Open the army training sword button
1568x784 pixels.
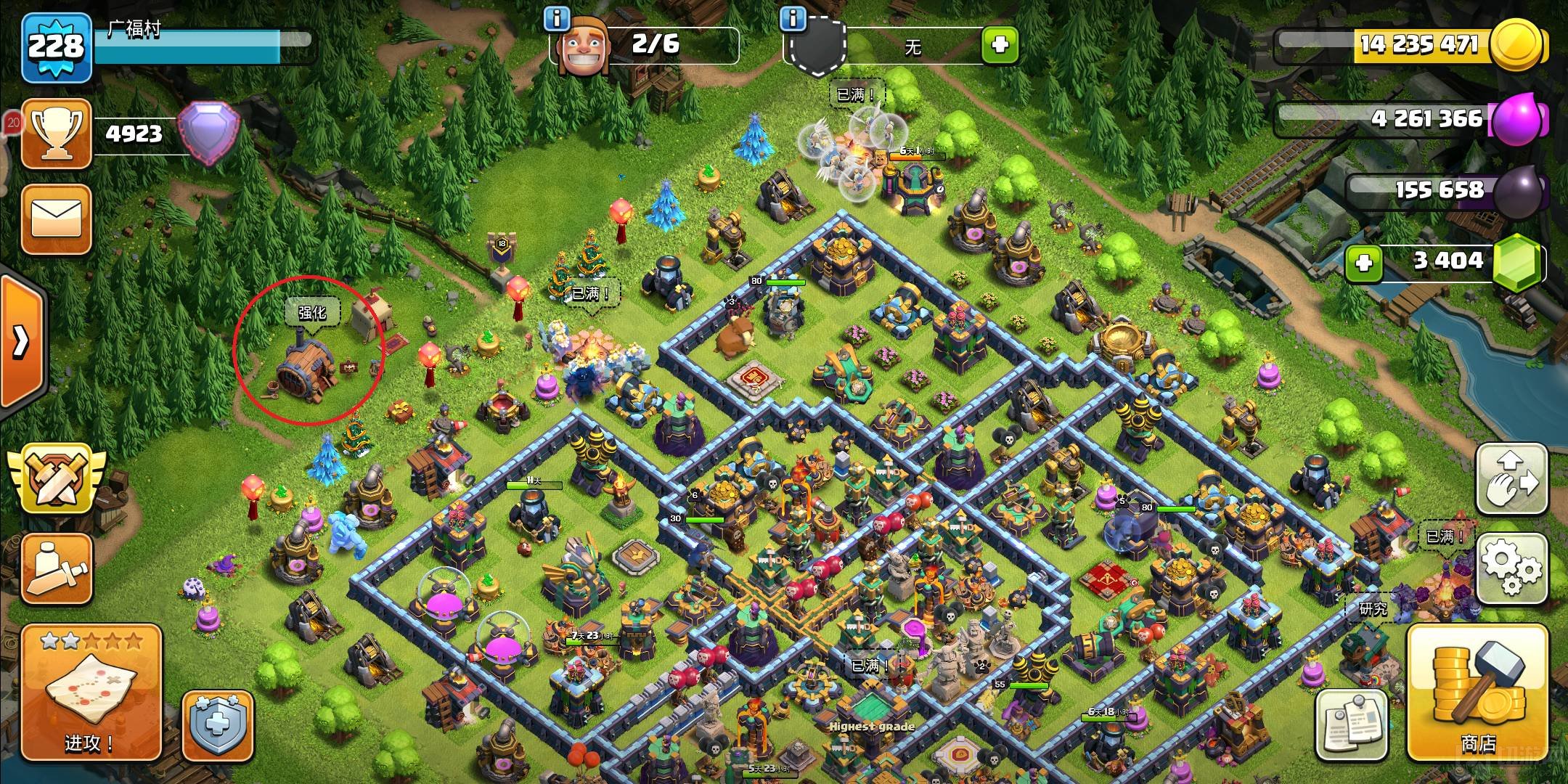click(57, 569)
